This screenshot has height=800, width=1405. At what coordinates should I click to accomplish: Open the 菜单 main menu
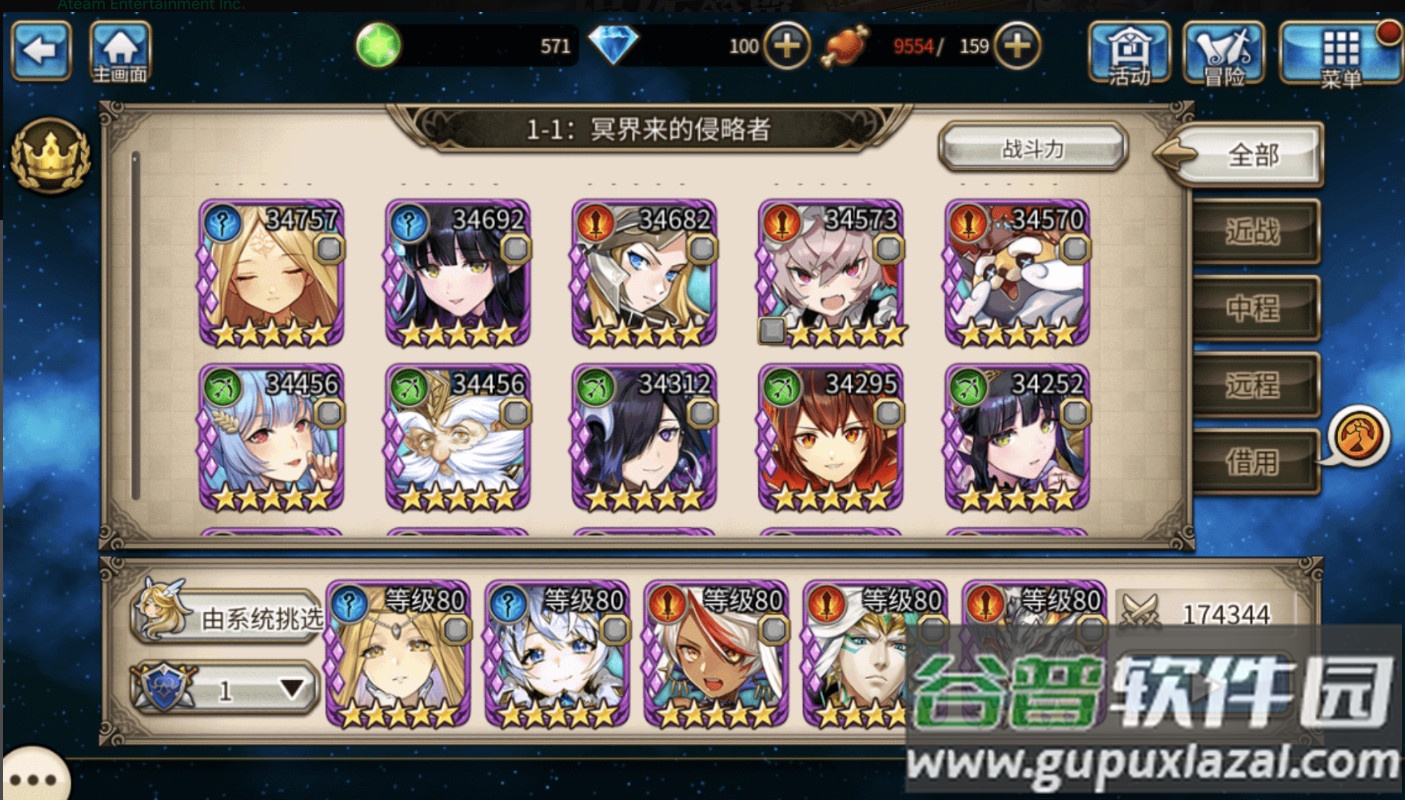tap(1340, 52)
